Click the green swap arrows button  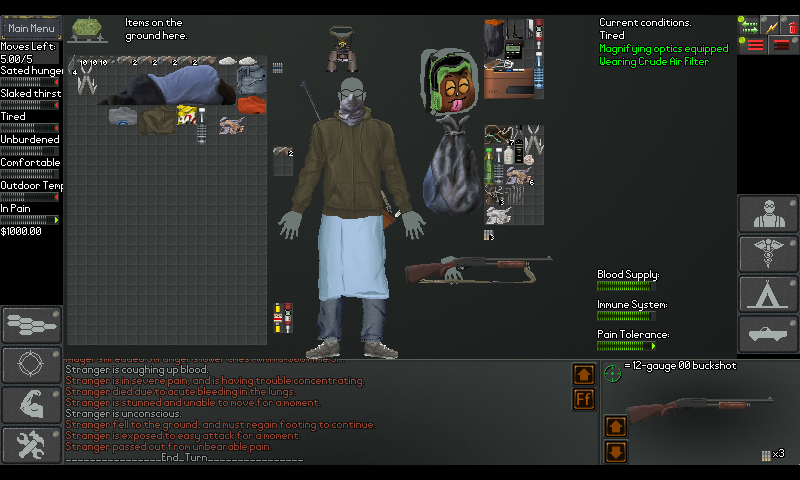click(749, 26)
